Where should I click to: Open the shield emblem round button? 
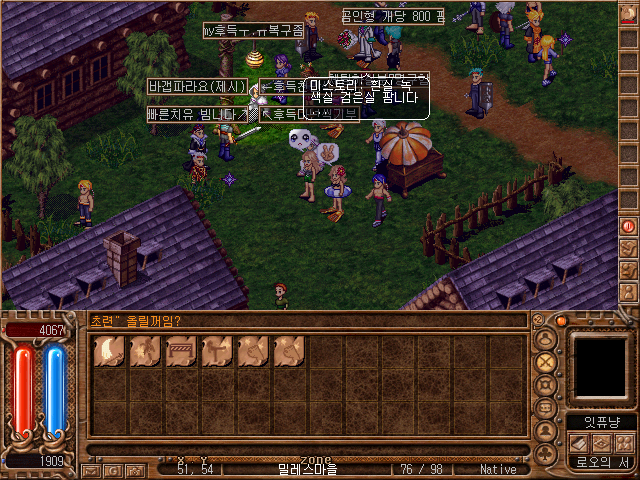point(546,386)
